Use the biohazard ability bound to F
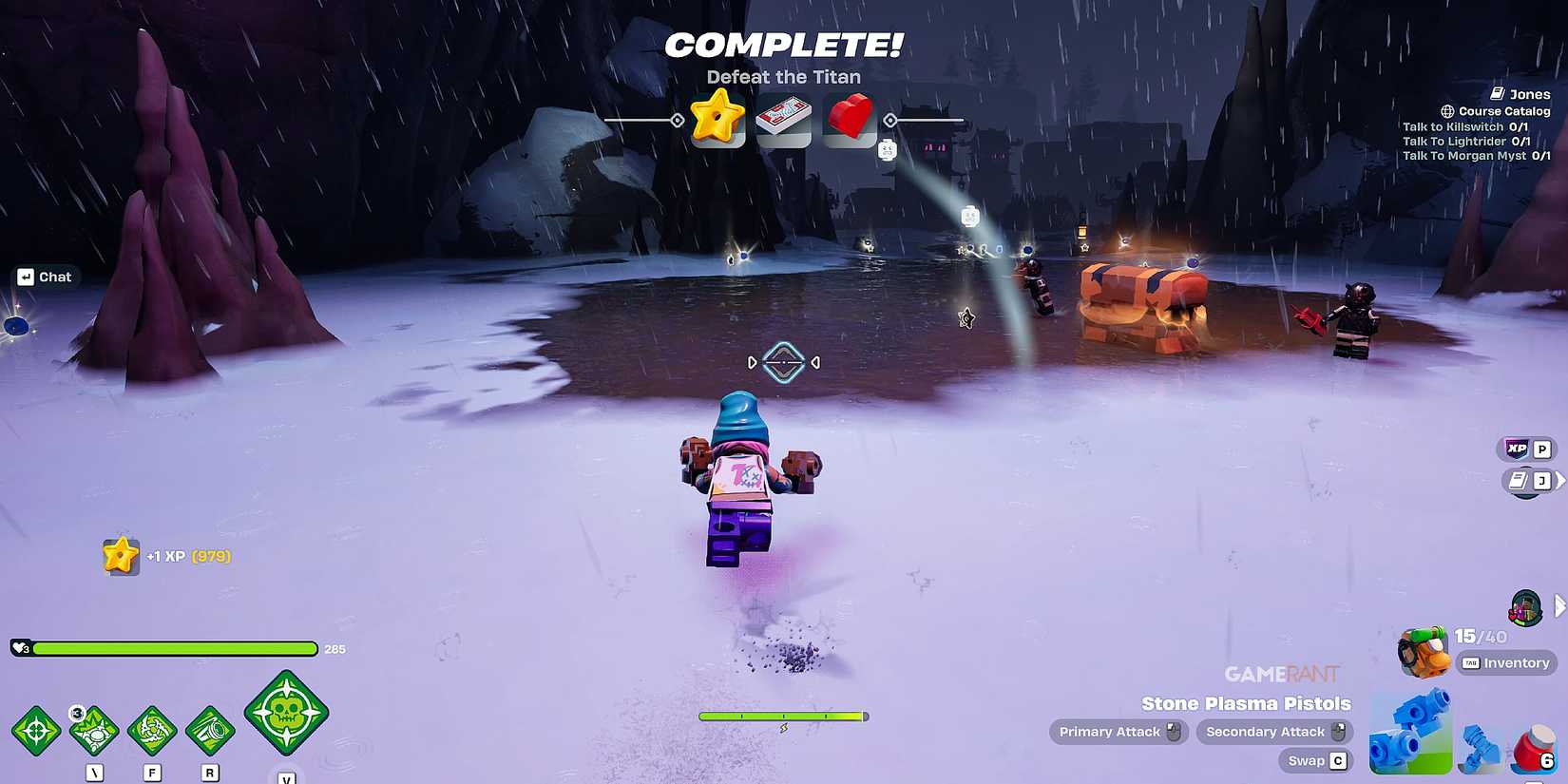This screenshot has width=1568, height=784. [153, 732]
